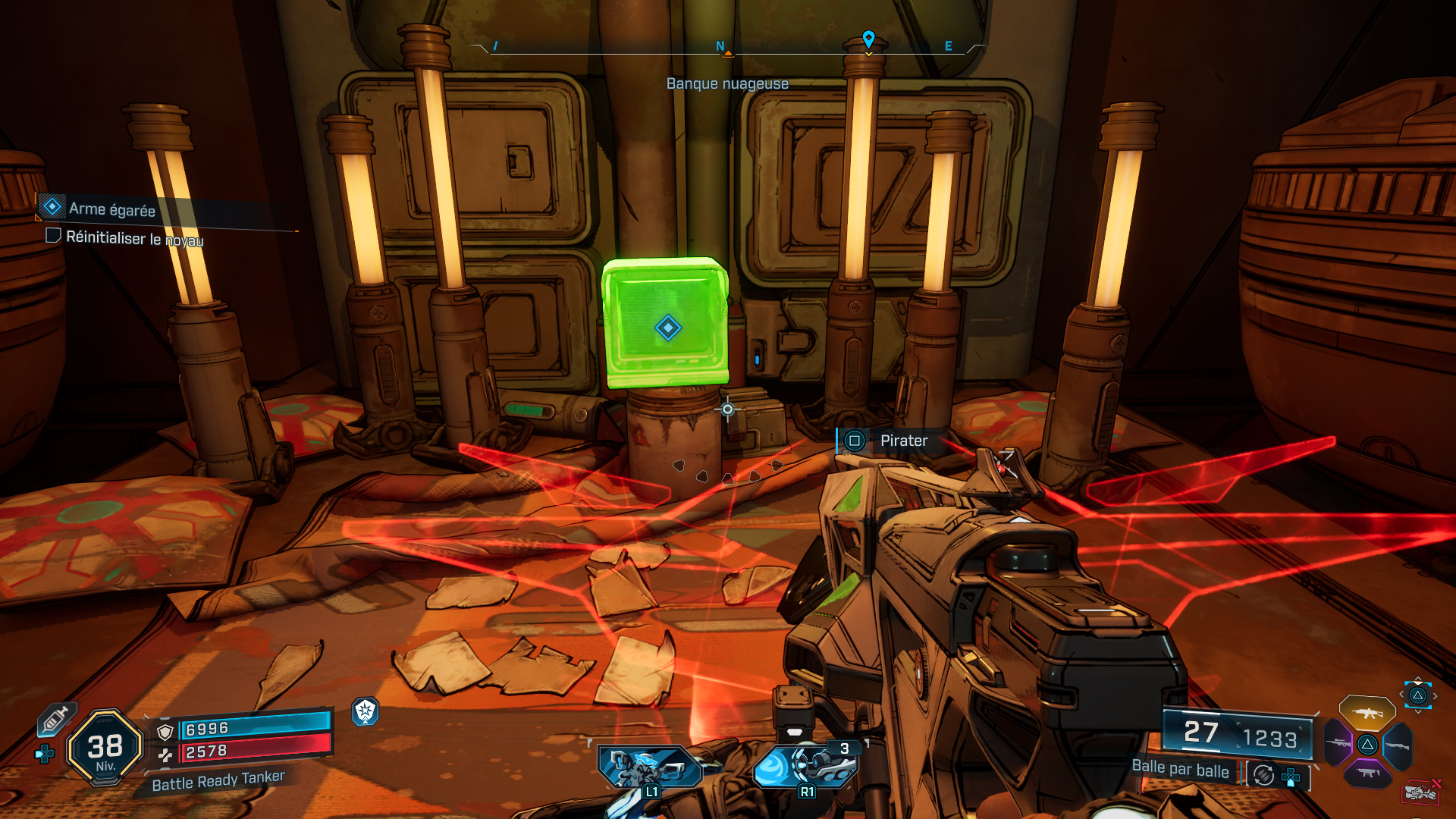
Task: Fire the blue orb launcher ordnance skill
Action: 805,767
